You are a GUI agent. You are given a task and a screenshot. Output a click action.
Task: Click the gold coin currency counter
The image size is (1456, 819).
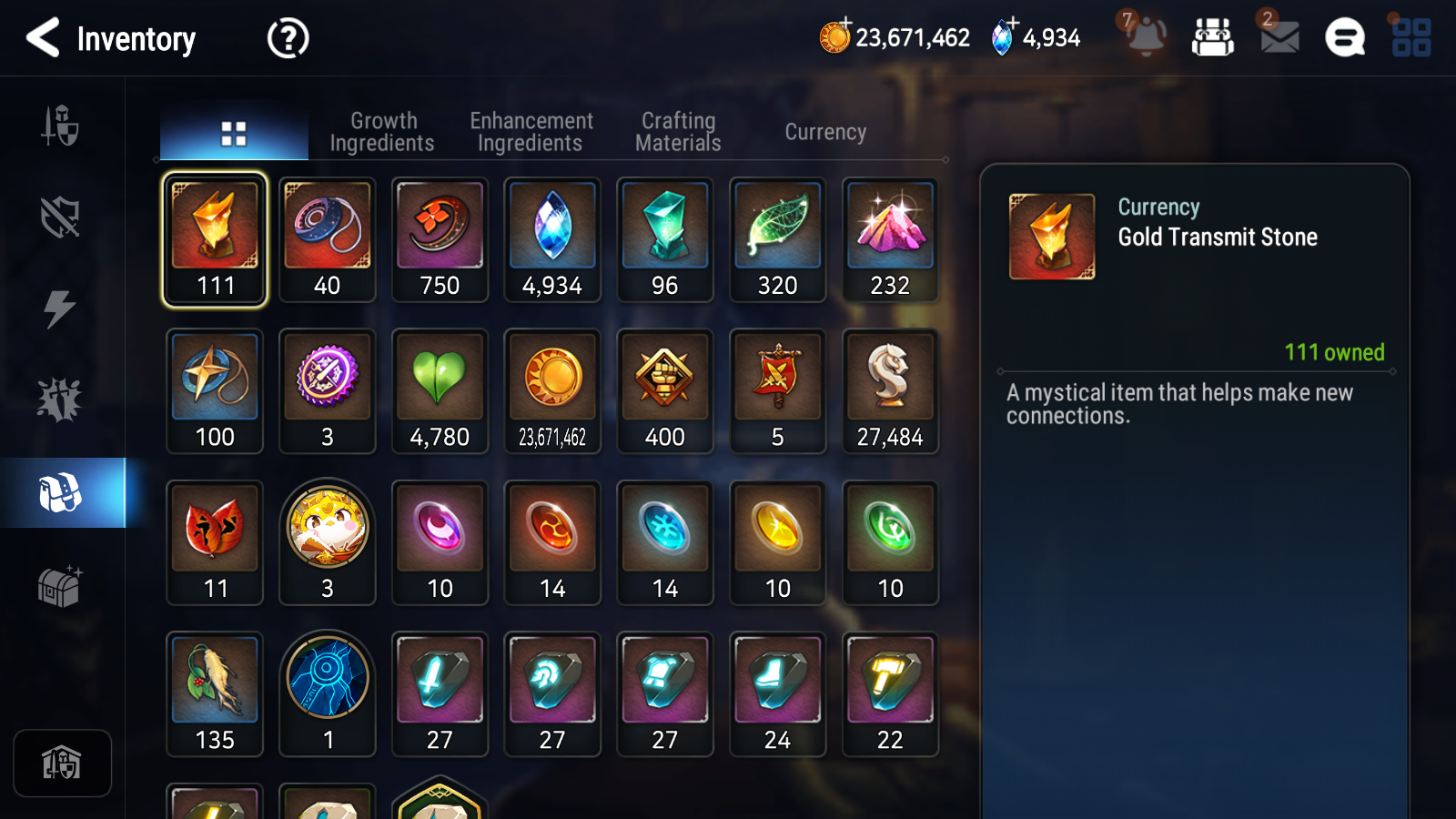pyautogui.click(x=895, y=38)
